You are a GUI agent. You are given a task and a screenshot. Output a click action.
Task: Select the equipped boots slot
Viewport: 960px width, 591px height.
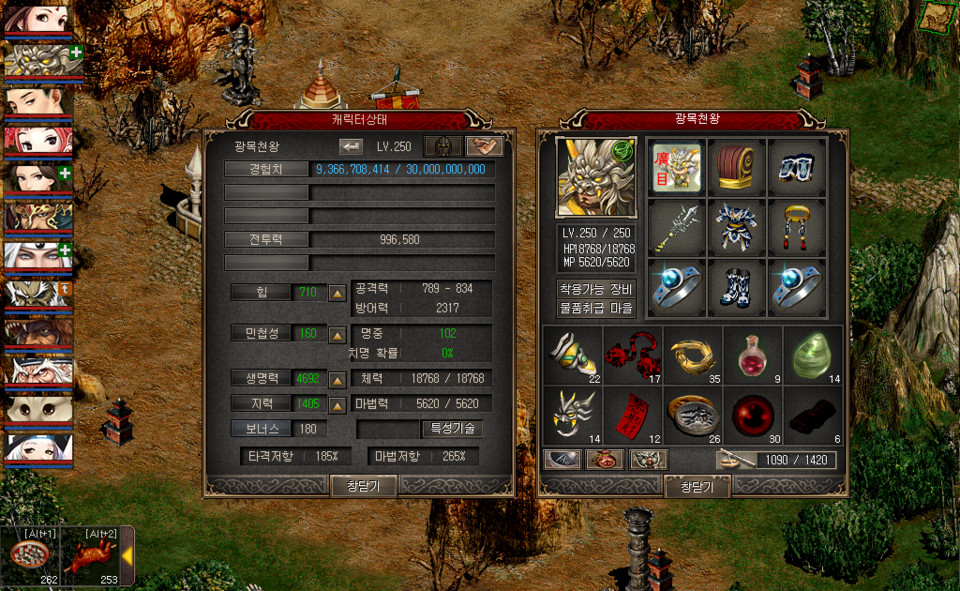click(x=736, y=288)
